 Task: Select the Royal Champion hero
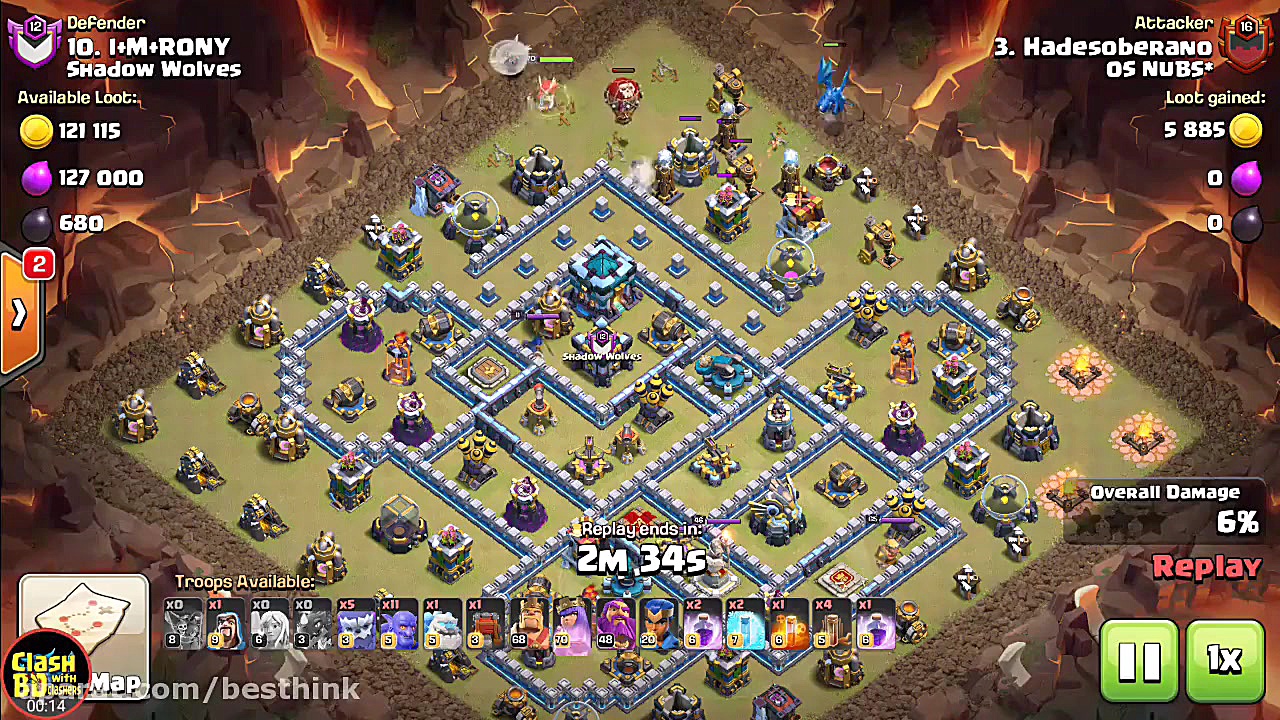coord(659,624)
